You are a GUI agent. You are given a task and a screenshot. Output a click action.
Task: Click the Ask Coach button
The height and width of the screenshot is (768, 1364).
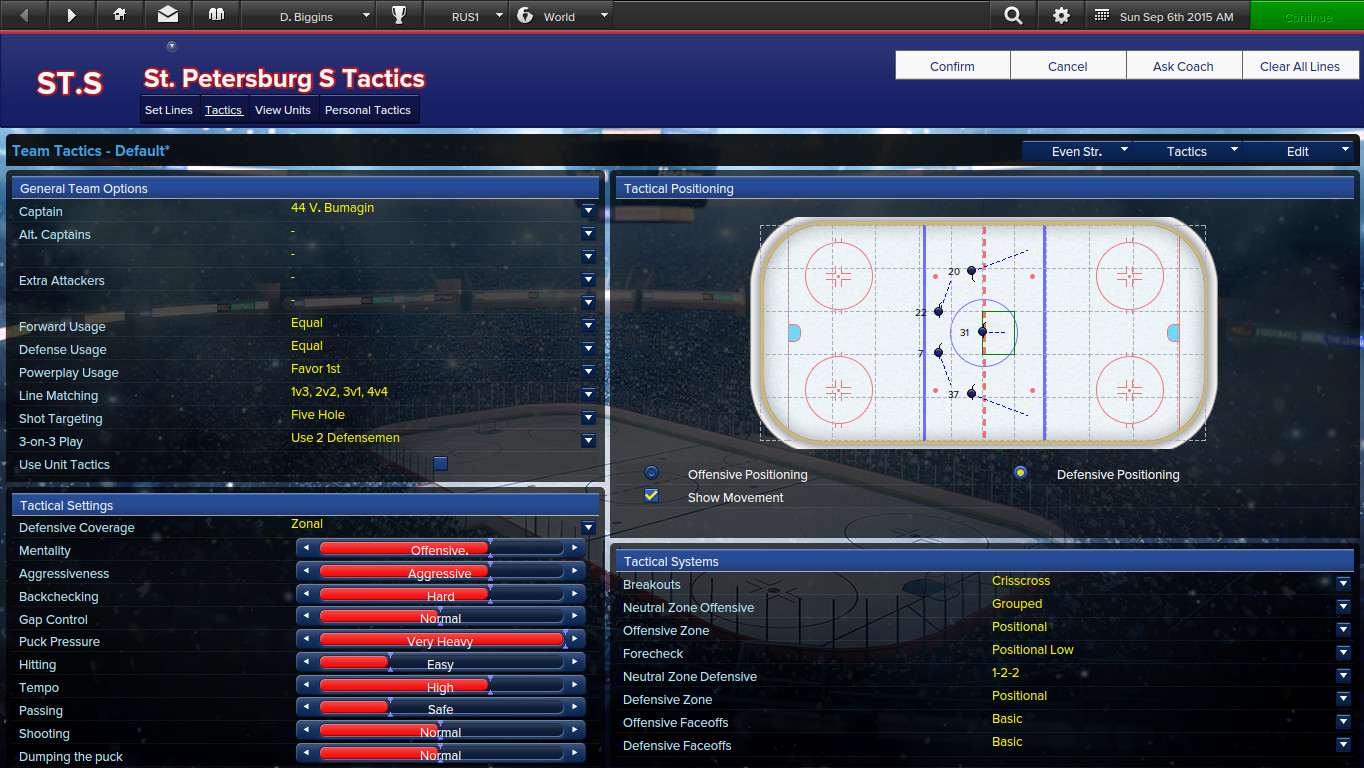1184,65
